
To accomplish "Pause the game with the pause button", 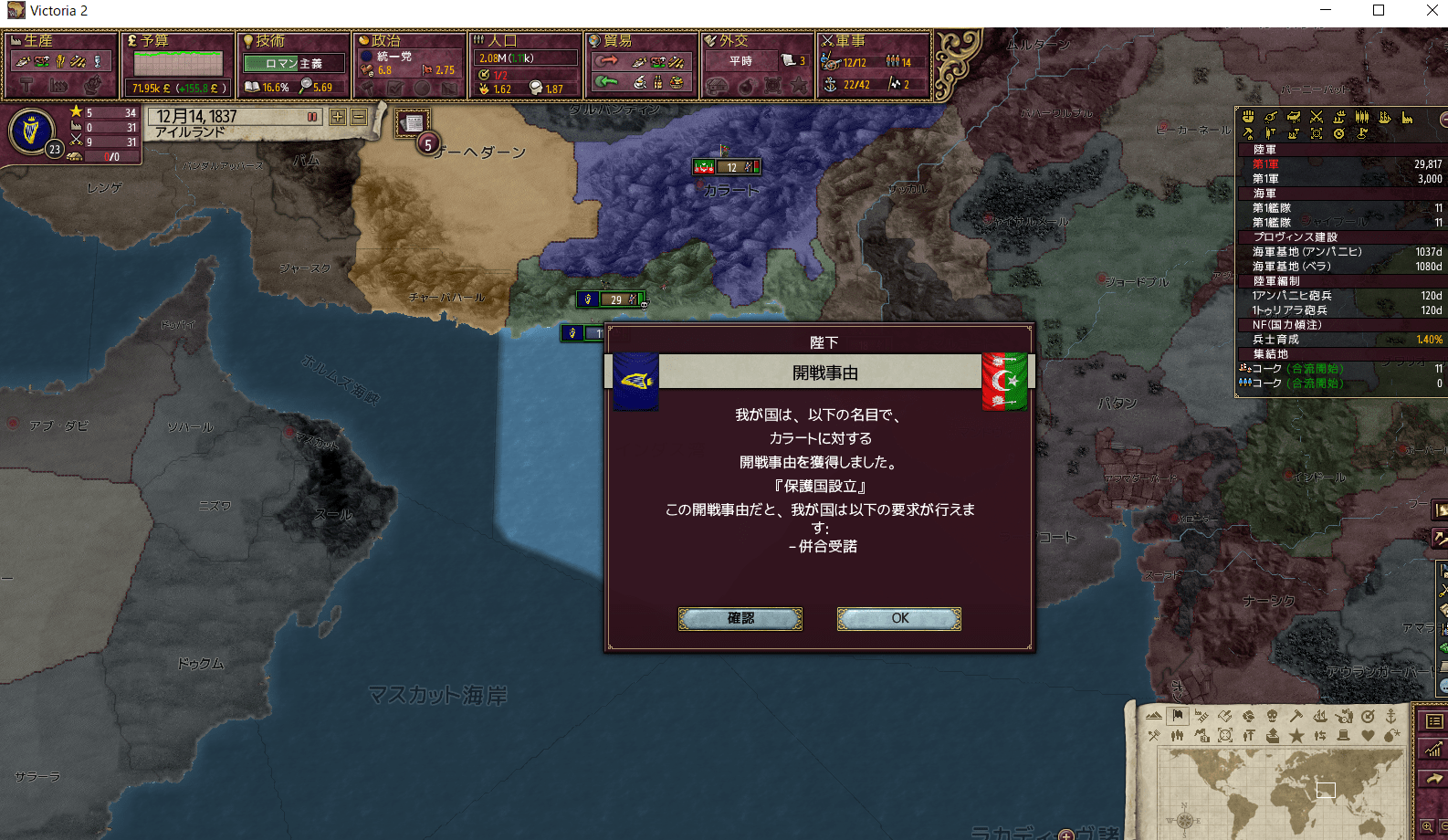I will coord(310,117).
